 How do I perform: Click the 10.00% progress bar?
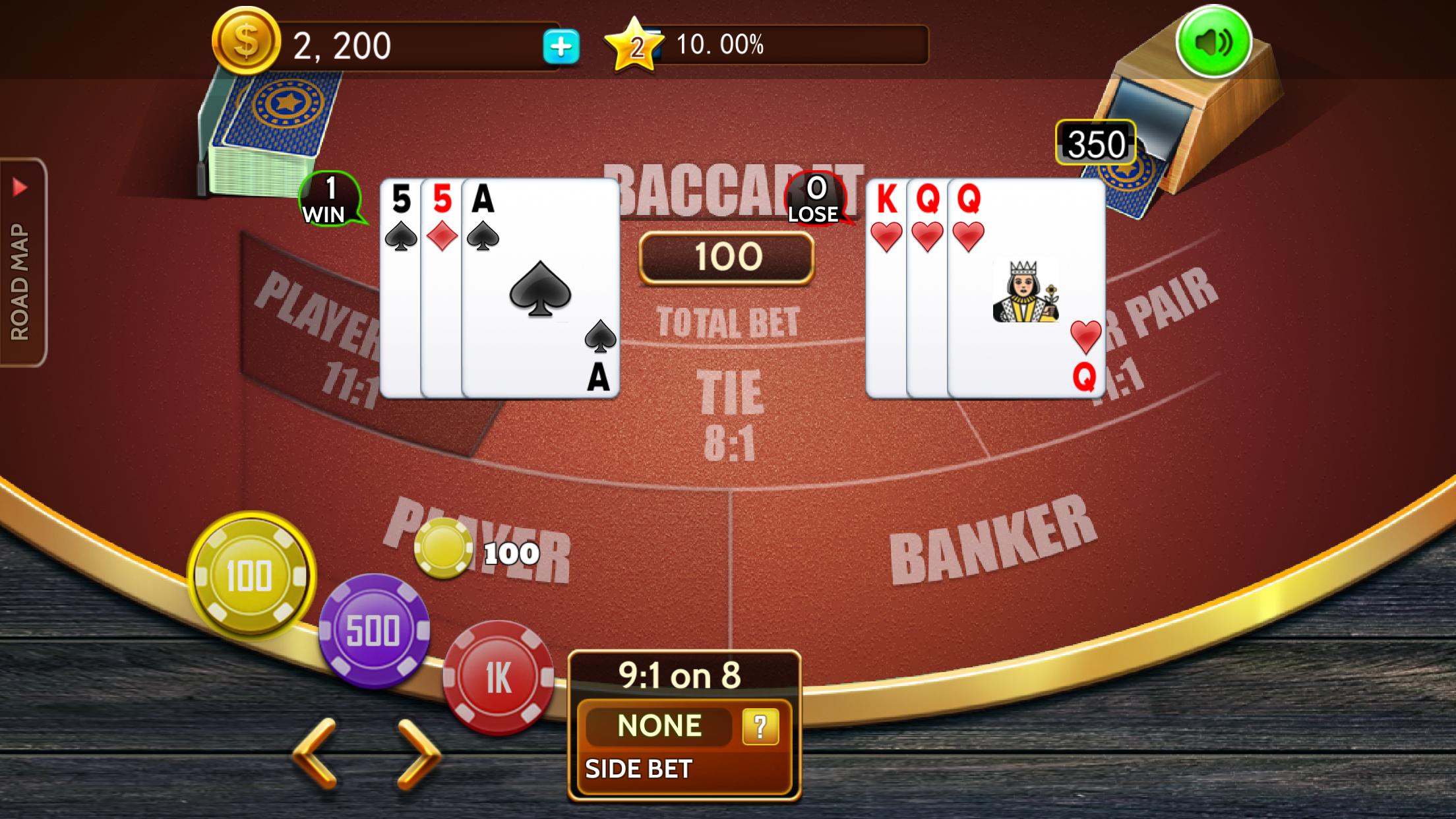(x=791, y=45)
